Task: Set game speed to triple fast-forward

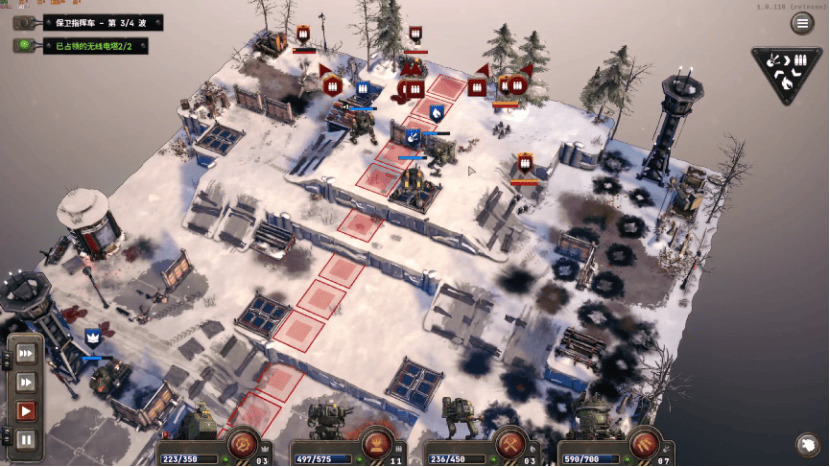Action: (26, 354)
